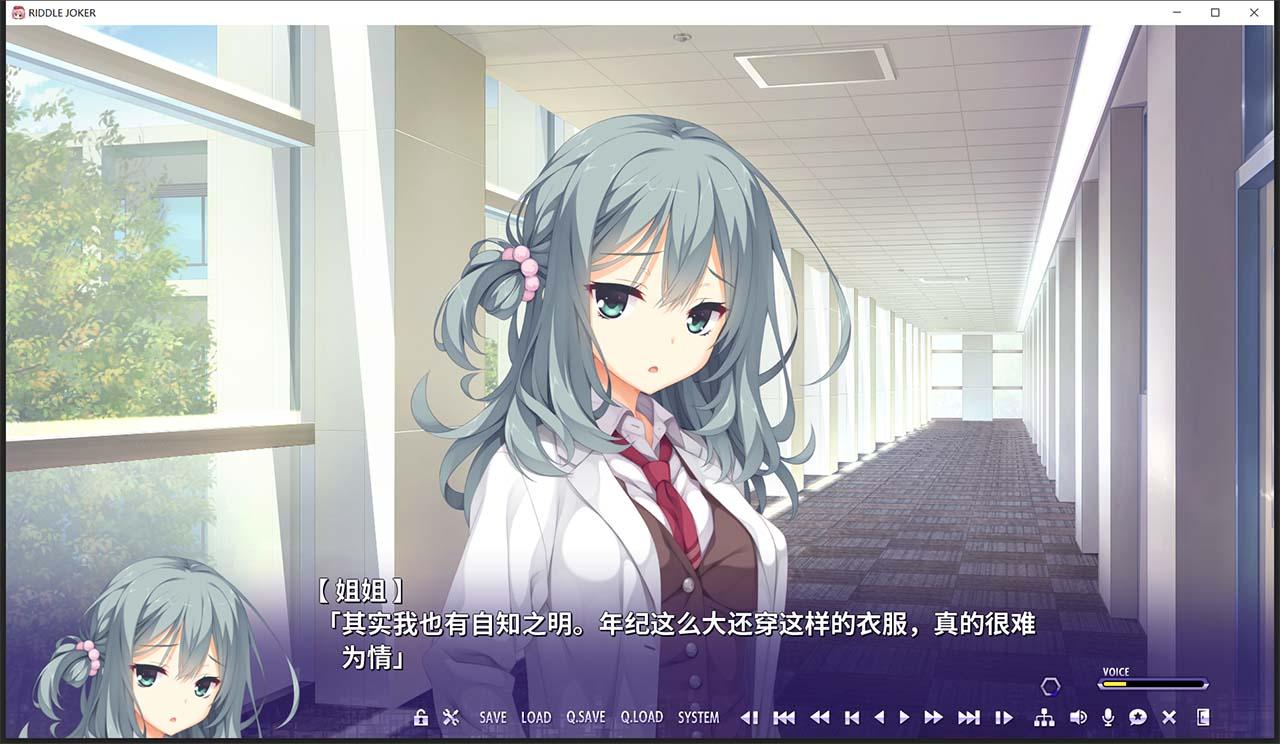1280x744 pixels.
Task: Exit the game via the door icon
Action: (1205, 717)
